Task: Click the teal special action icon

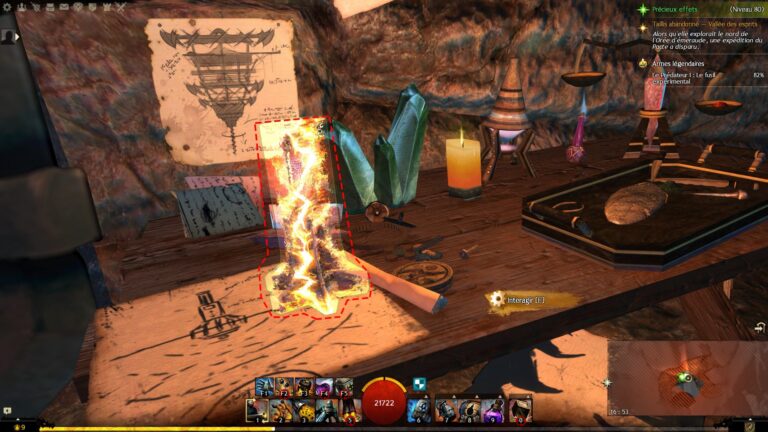Action: (x=420, y=385)
